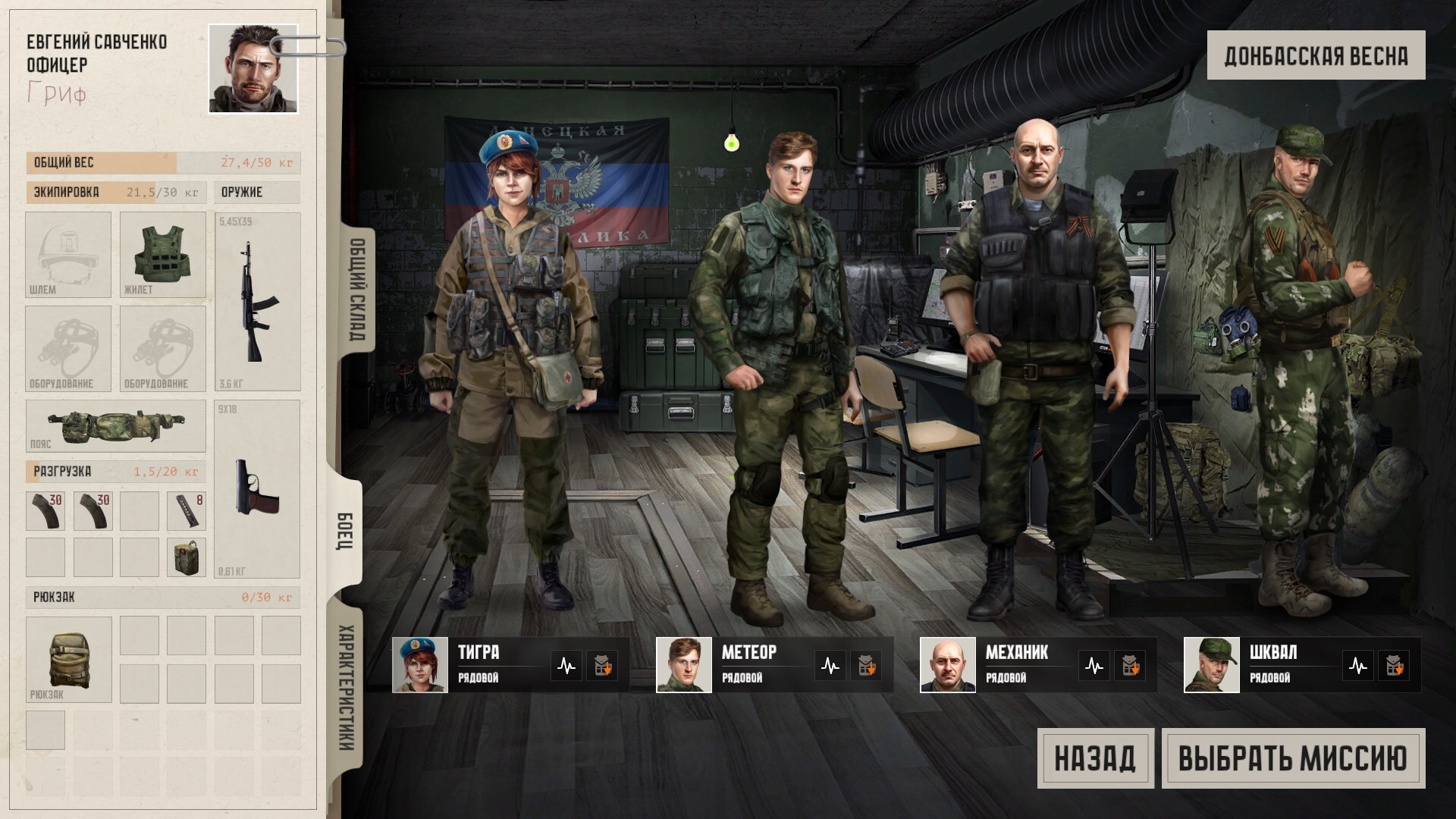Image resolution: width=1456 pixels, height=819 pixels.
Task: Click Шквал's inventory icon
Action: 1393,666
